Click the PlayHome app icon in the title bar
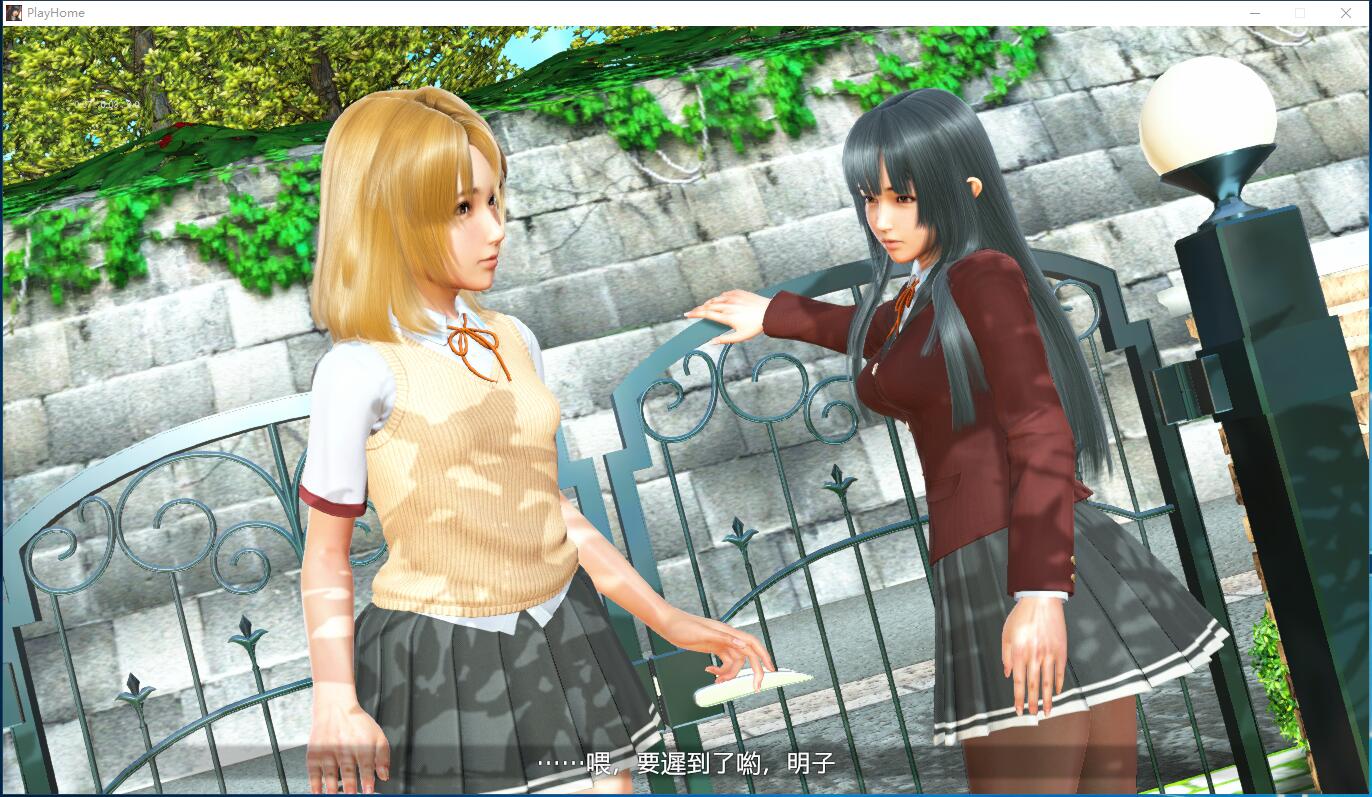The height and width of the screenshot is (797, 1372). coord(12,12)
